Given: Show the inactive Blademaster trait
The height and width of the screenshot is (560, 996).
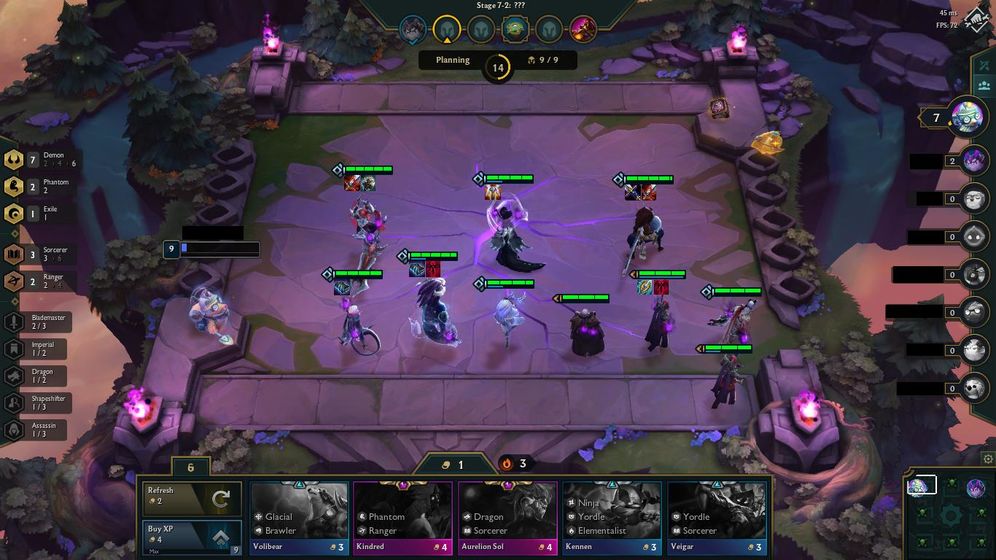Looking at the screenshot, I should [x=14, y=322].
